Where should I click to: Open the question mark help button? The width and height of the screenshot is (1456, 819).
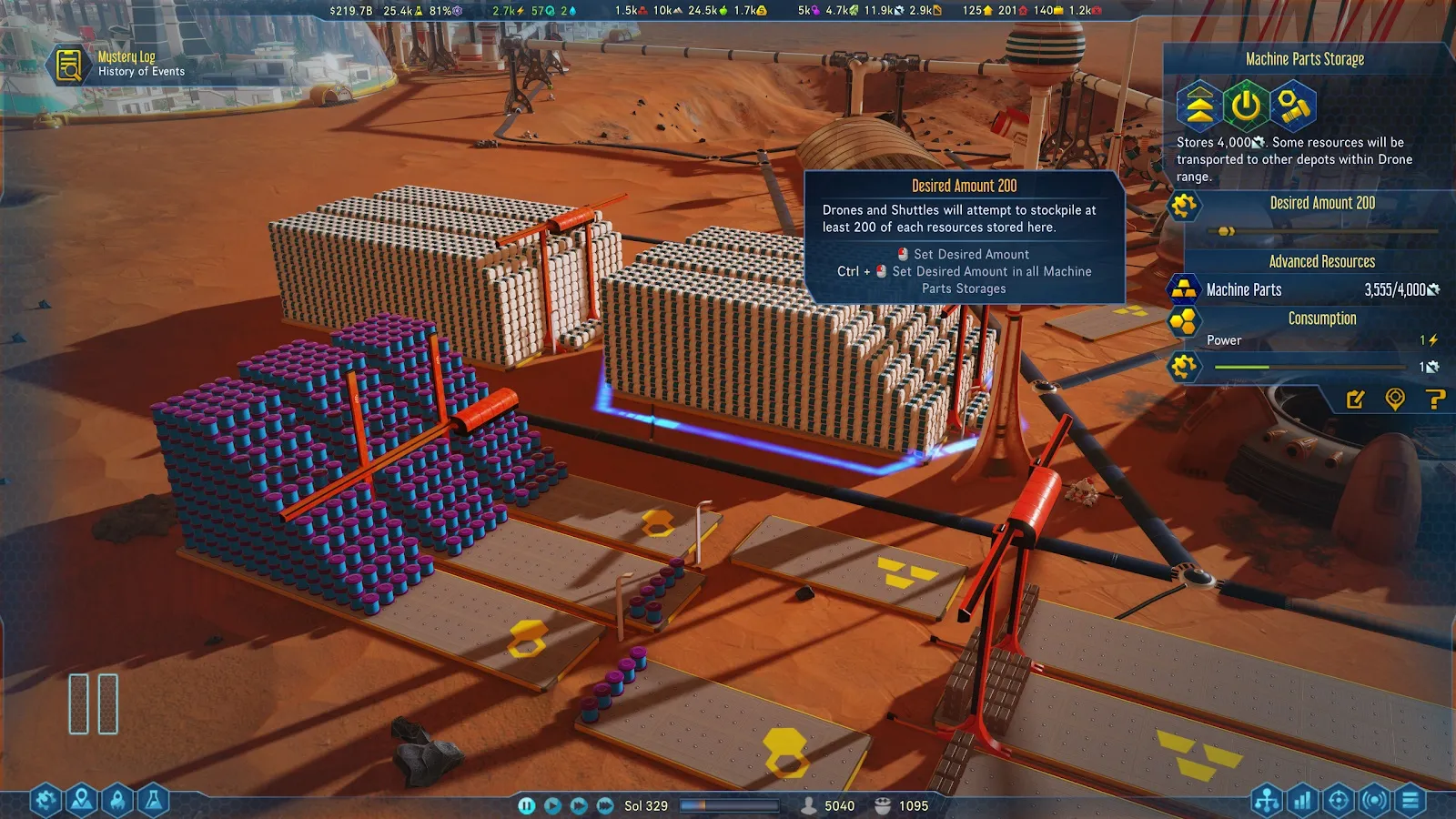1435,399
